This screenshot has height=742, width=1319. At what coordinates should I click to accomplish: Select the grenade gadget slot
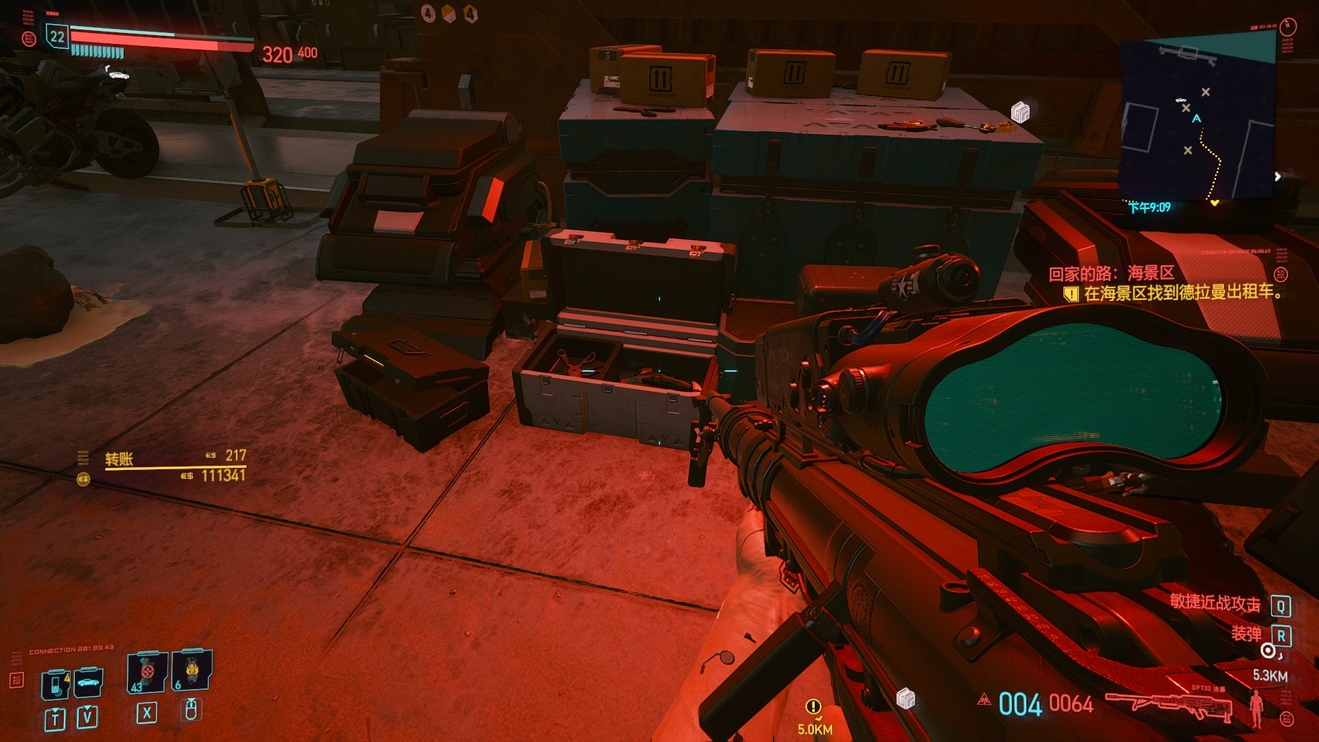(x=191, y=671)
